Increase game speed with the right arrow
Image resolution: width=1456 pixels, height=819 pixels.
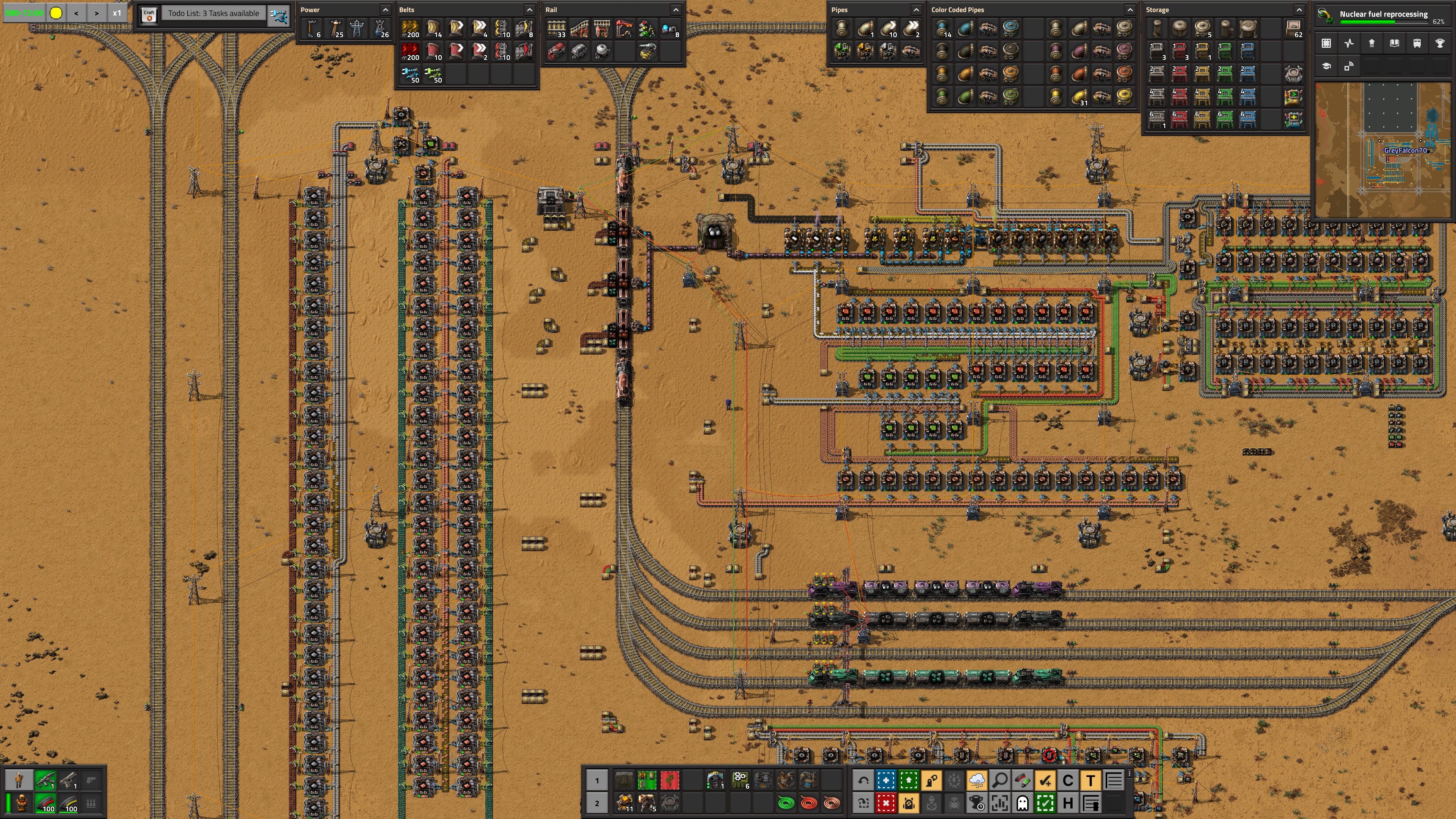[97, 13]
